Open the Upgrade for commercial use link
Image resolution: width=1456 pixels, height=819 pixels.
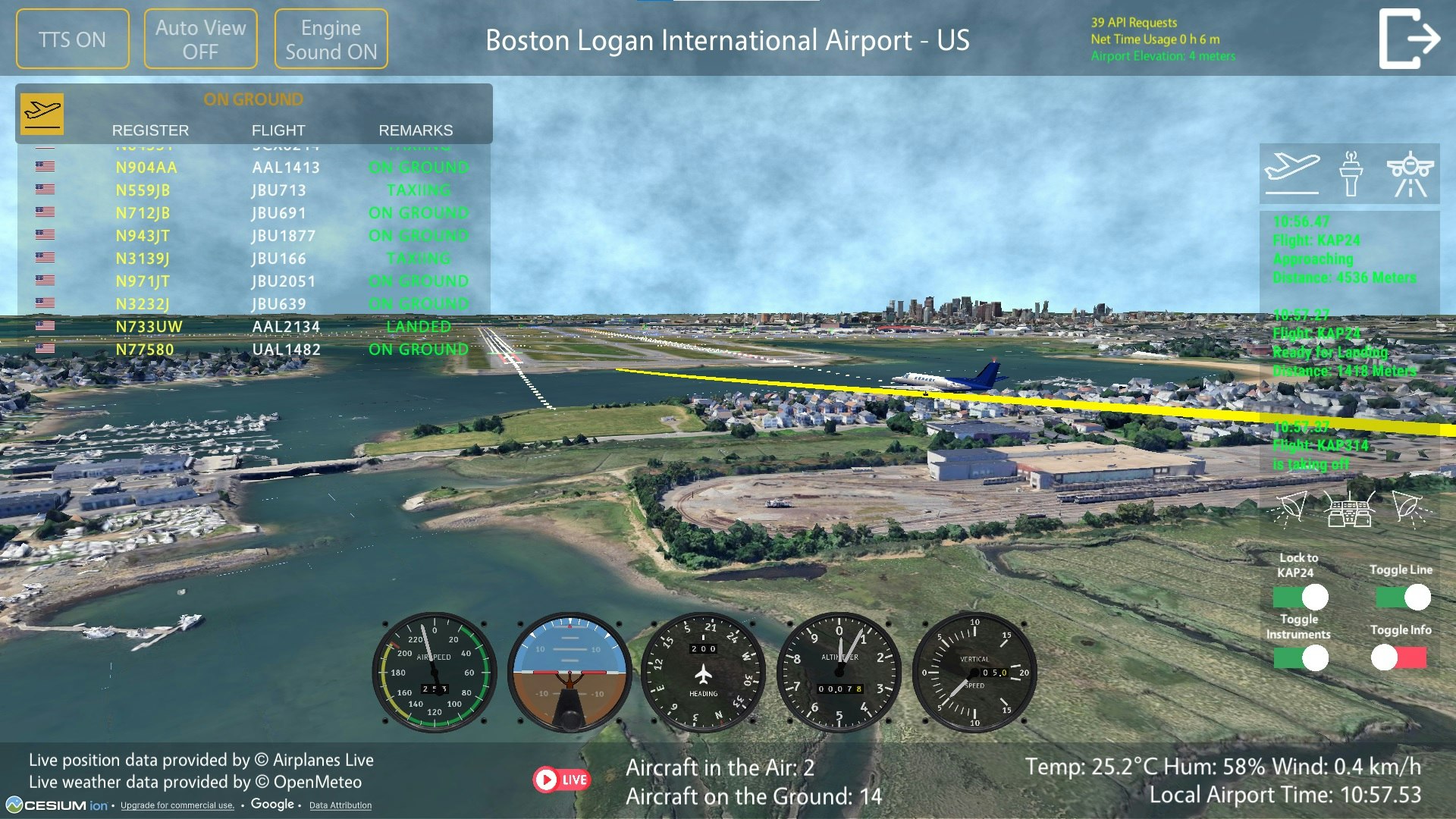pos(177,806)
